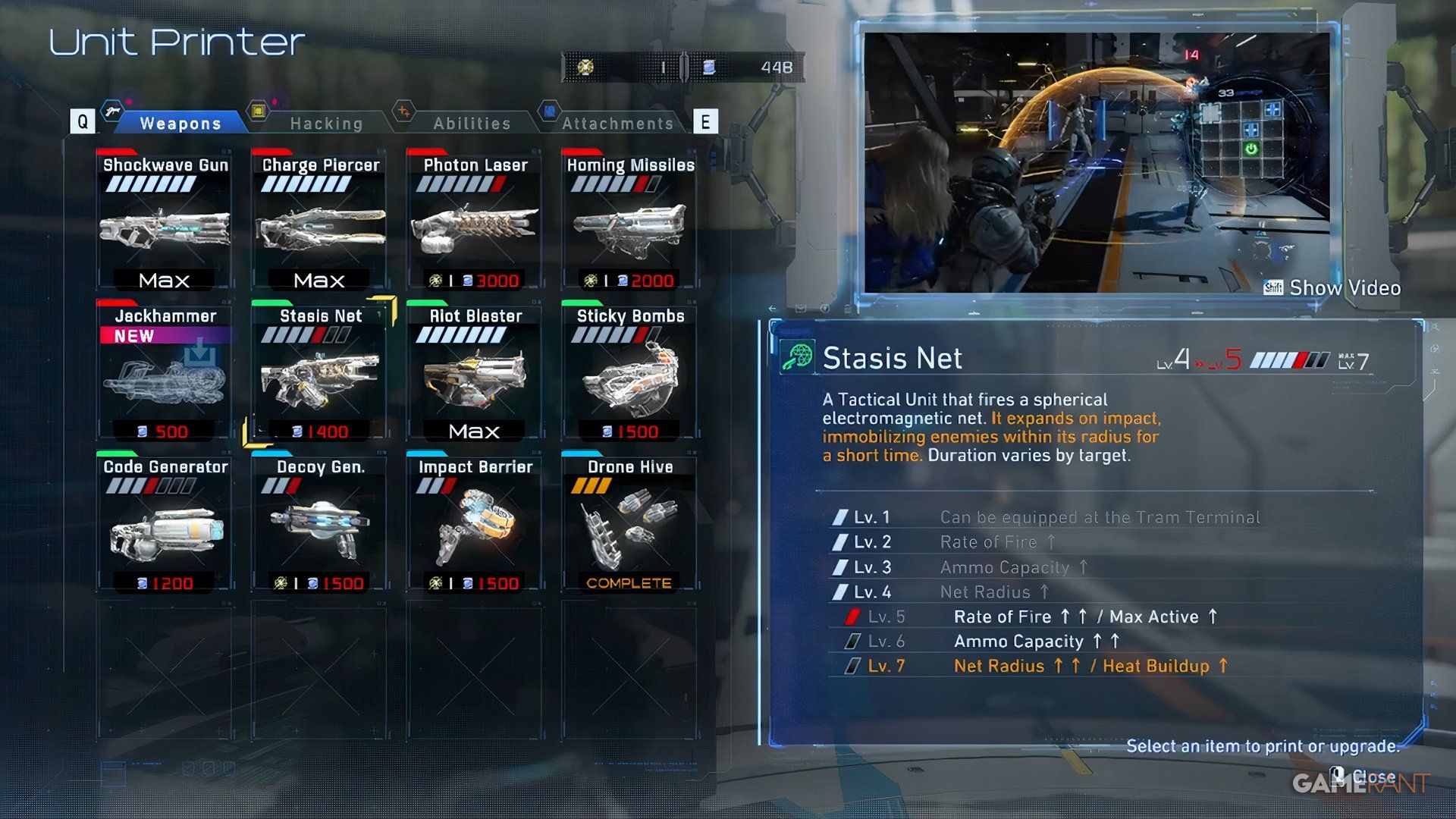
Task: Click the Sticky Bombs weapon tile
Action: (629, 373)
